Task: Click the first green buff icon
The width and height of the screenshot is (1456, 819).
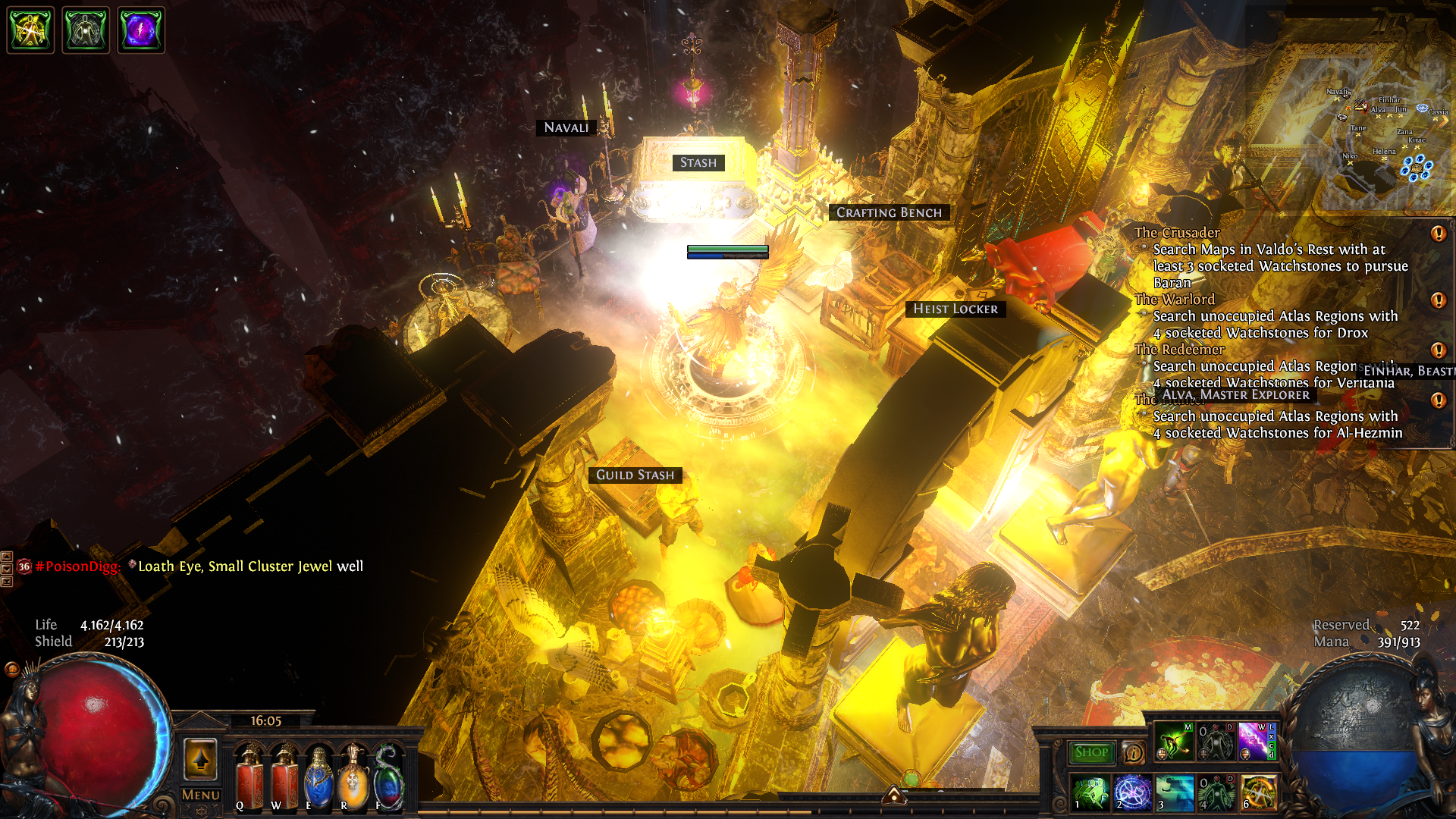Action: [30, 30]
